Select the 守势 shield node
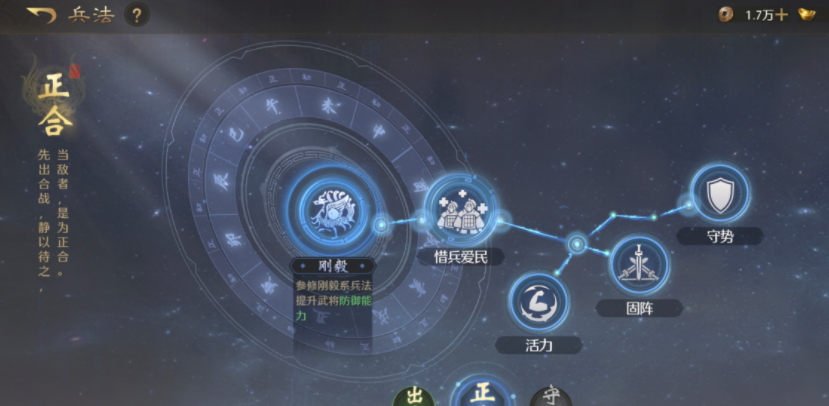 tap(719, 195)
